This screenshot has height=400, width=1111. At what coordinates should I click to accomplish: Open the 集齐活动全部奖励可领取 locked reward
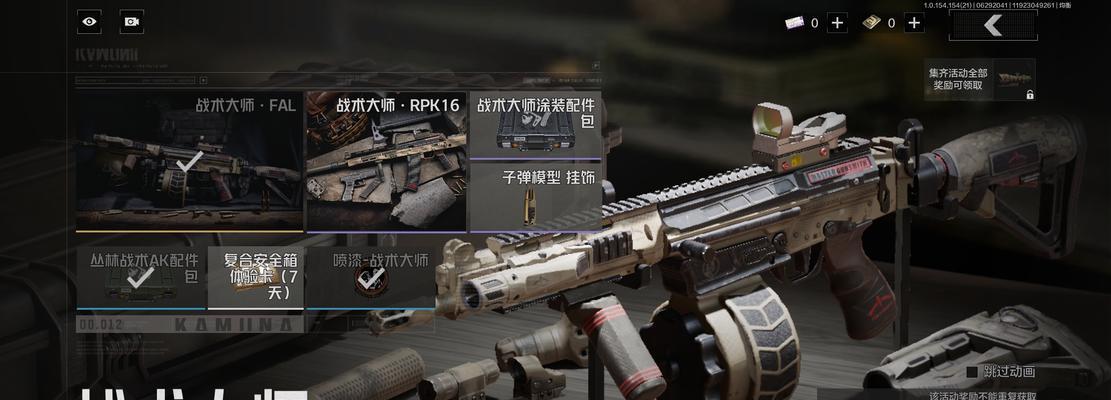(980, 80)
